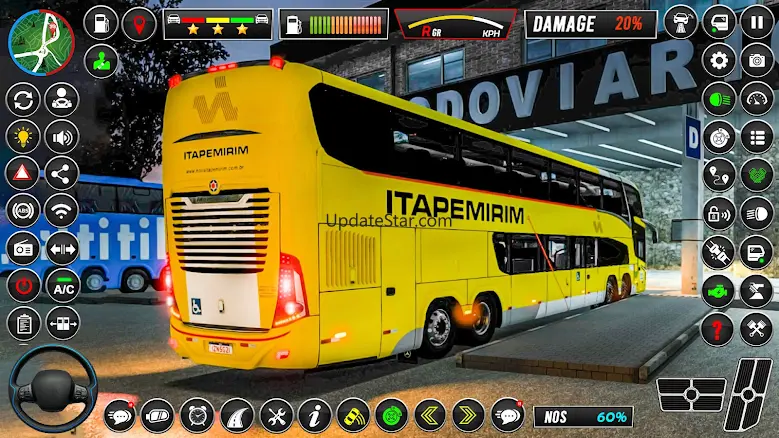The width and height of the screenshot is (779, 438).
Task: Open the info 'i' button
Action: pos(315,414)
